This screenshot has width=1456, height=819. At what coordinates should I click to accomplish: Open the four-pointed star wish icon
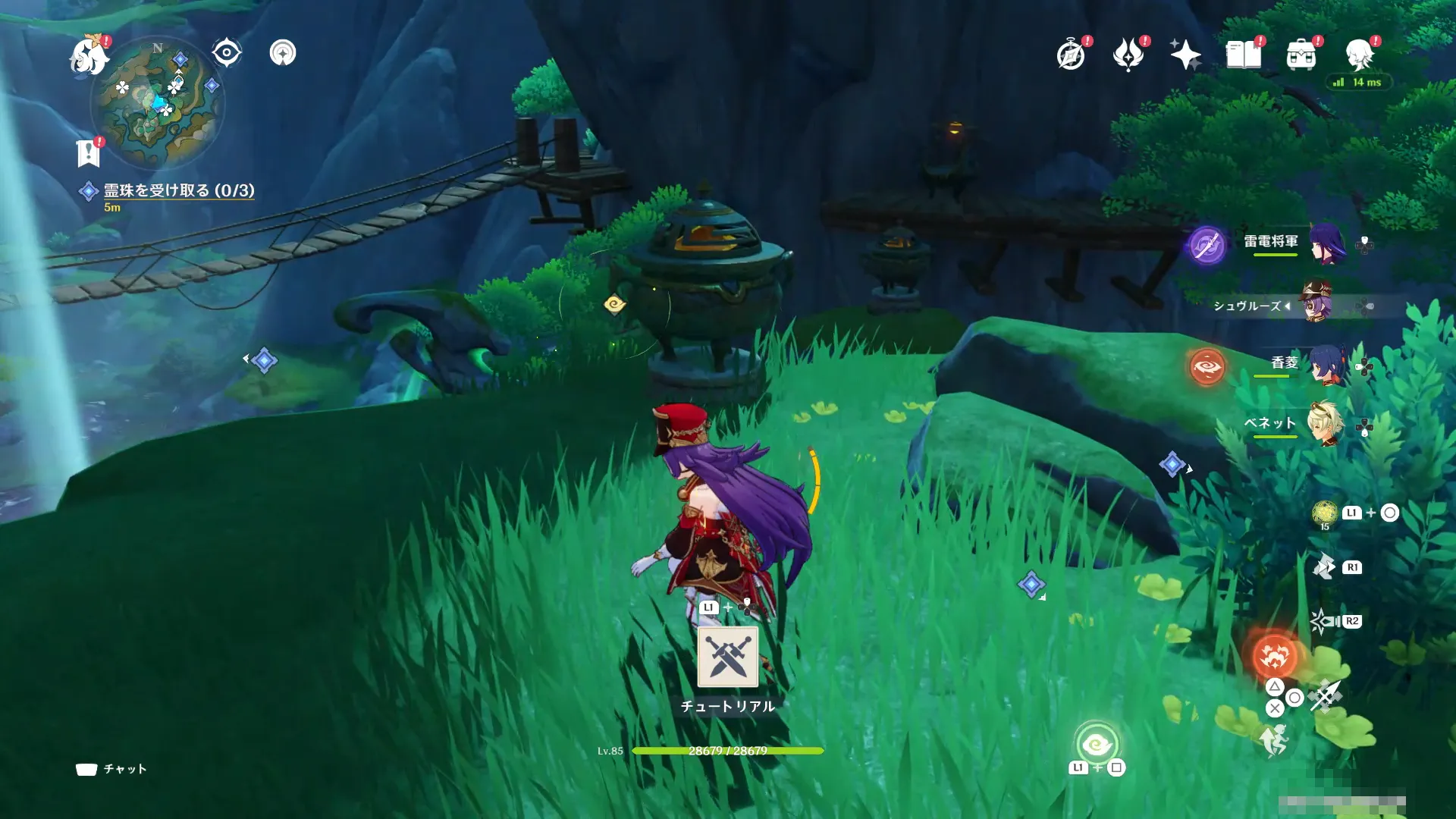click(x=1185, y=55)
